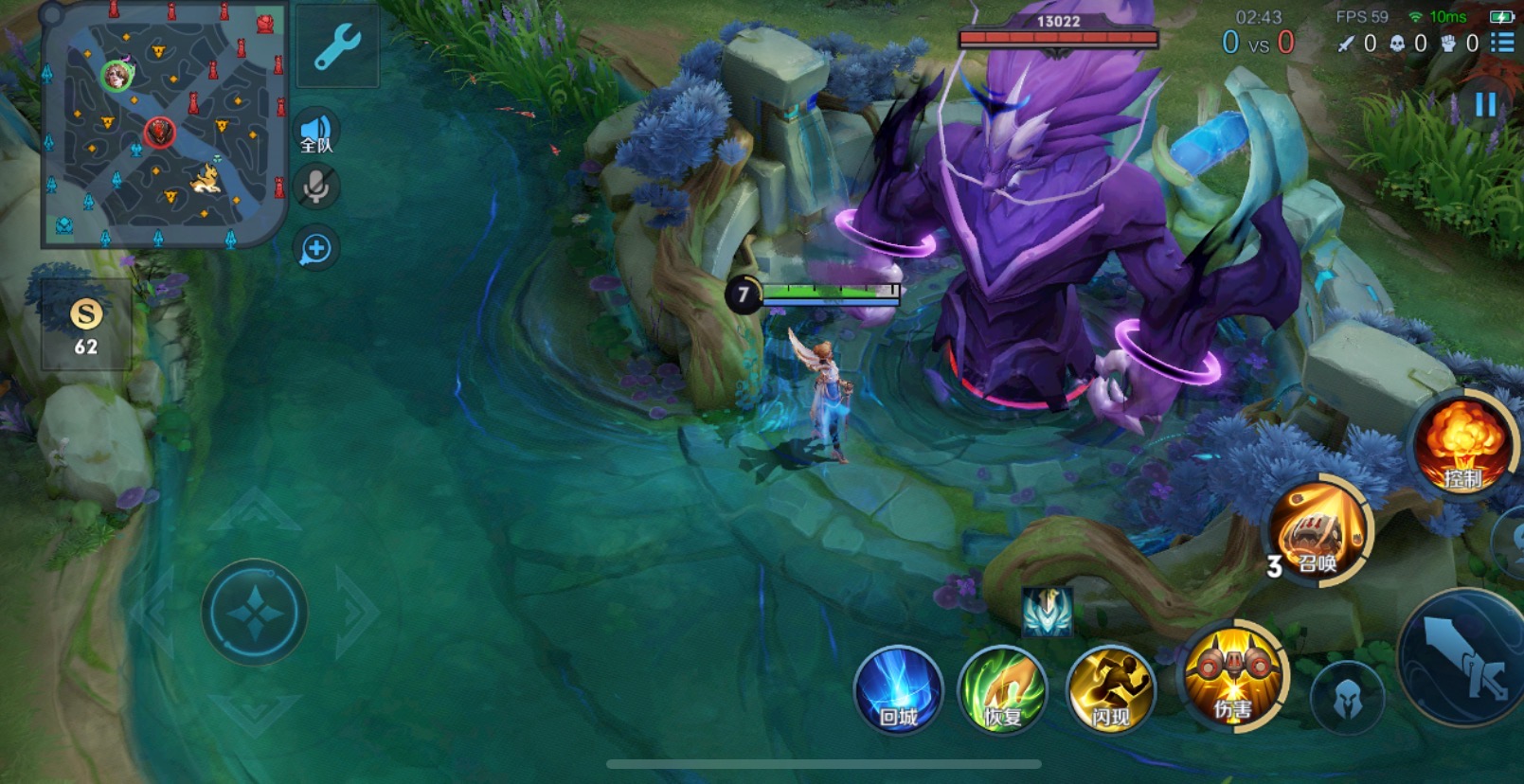
Task: Open the minimap
Action: (x=164, y=125)
